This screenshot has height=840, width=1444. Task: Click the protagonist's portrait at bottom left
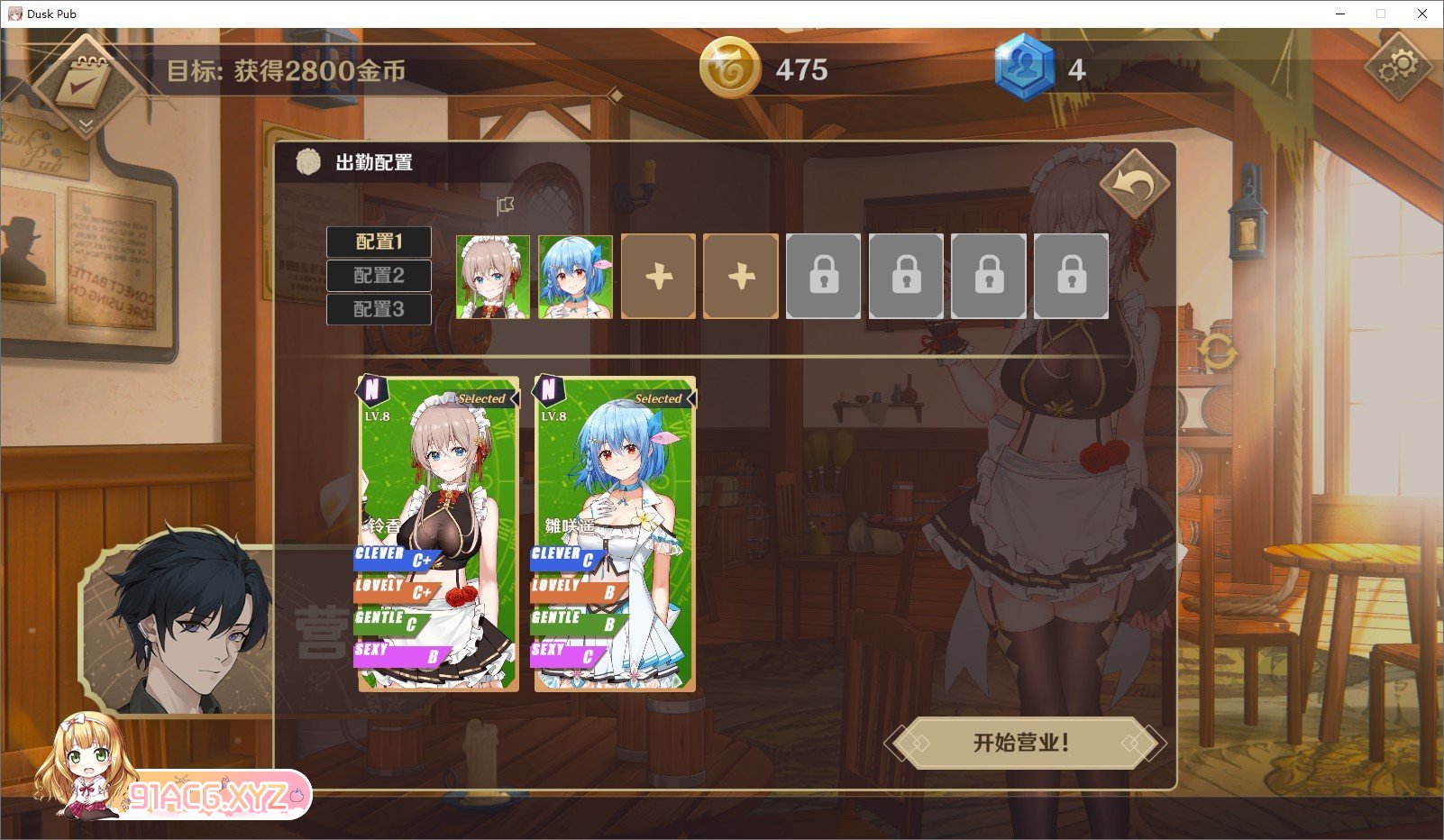(x=189, y=622)
